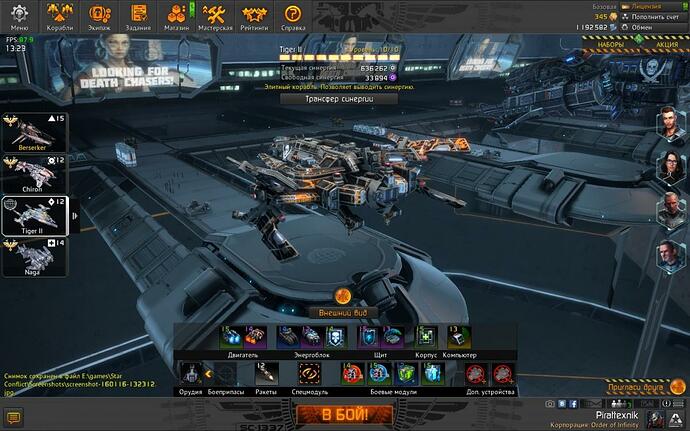The width and height of the screenshot is (690, 431).
Task: Open the Задания missions section
Action: point(139,16)
